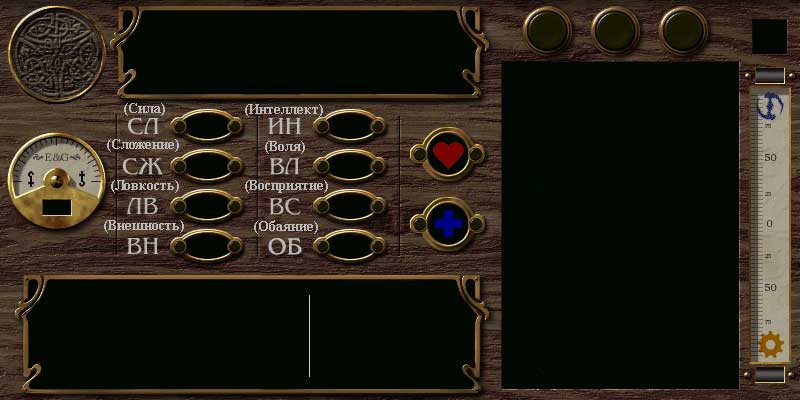Click the blue cross button
This screenshot has width=800, height=400.
coord(448,224)
